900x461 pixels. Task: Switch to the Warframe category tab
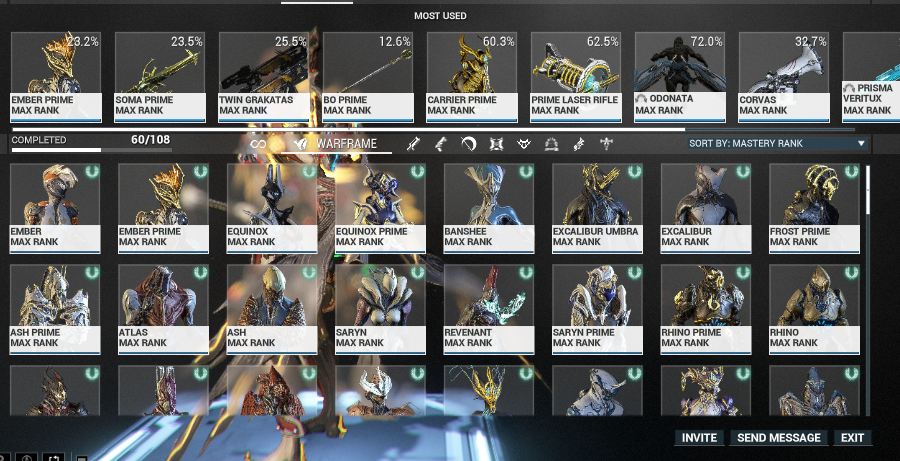[338, 144]
